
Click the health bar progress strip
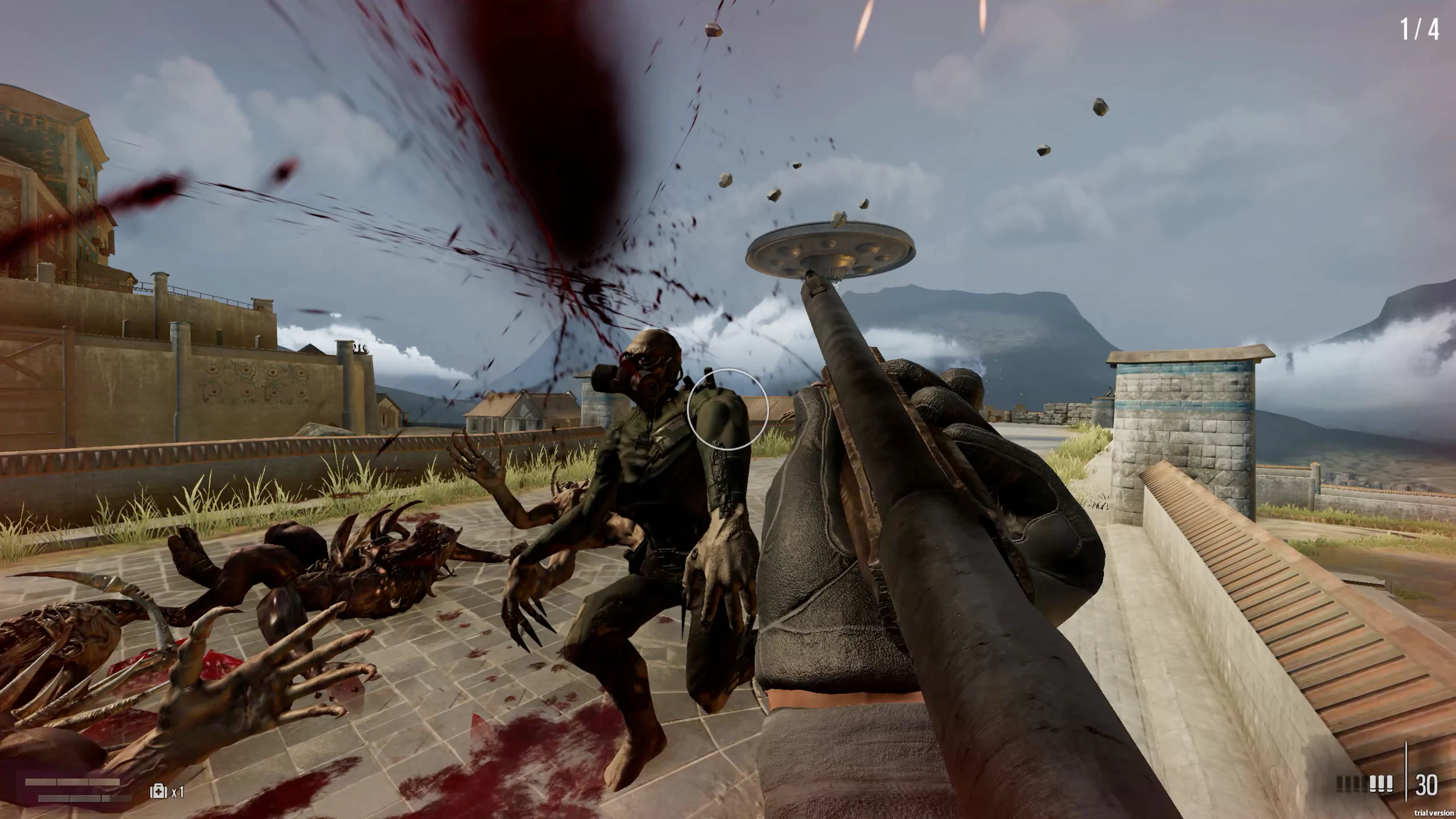click(73, 782)
